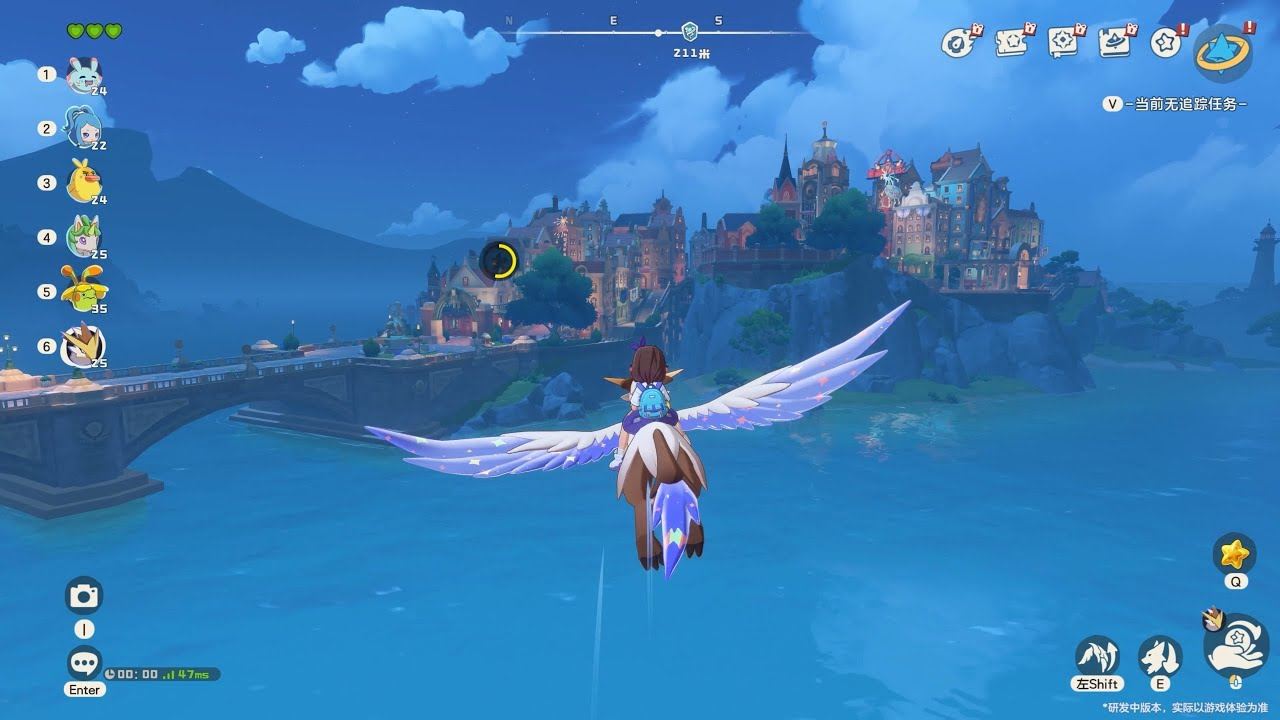Use the wing ascend ability
This screenshot has height=720, width=1280.
coord(1097,656)
